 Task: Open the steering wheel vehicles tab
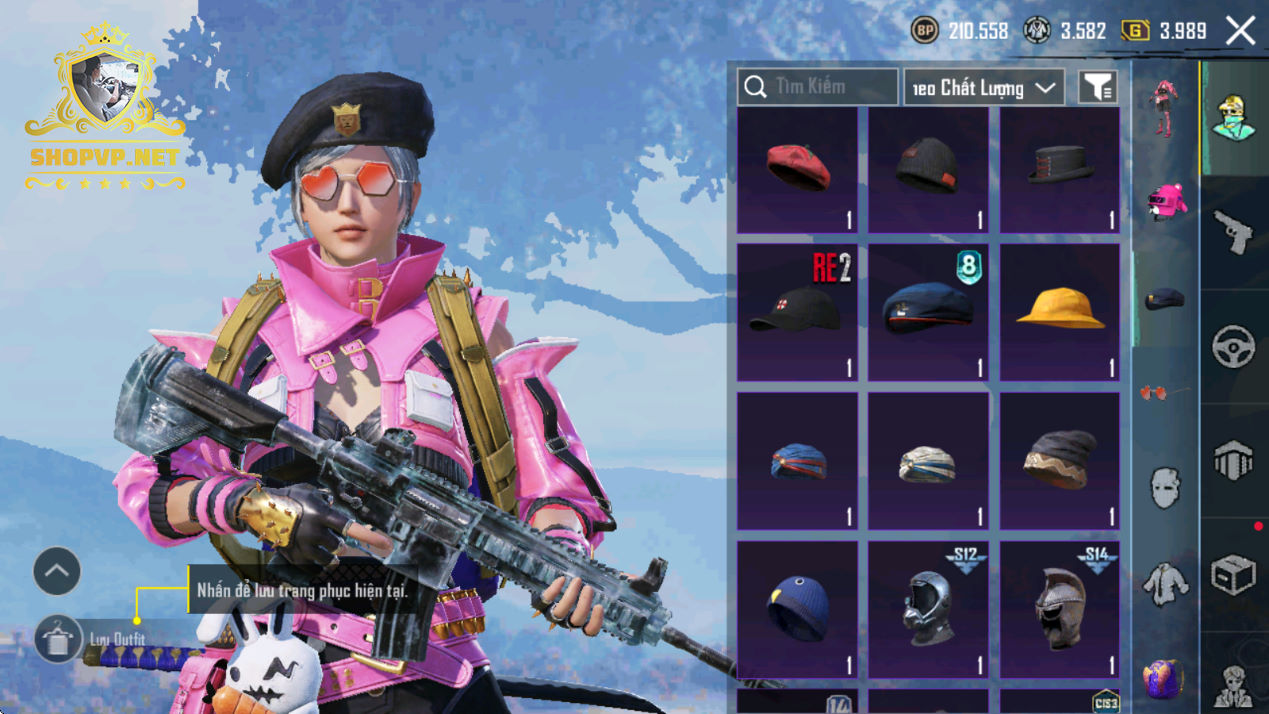1234,347
